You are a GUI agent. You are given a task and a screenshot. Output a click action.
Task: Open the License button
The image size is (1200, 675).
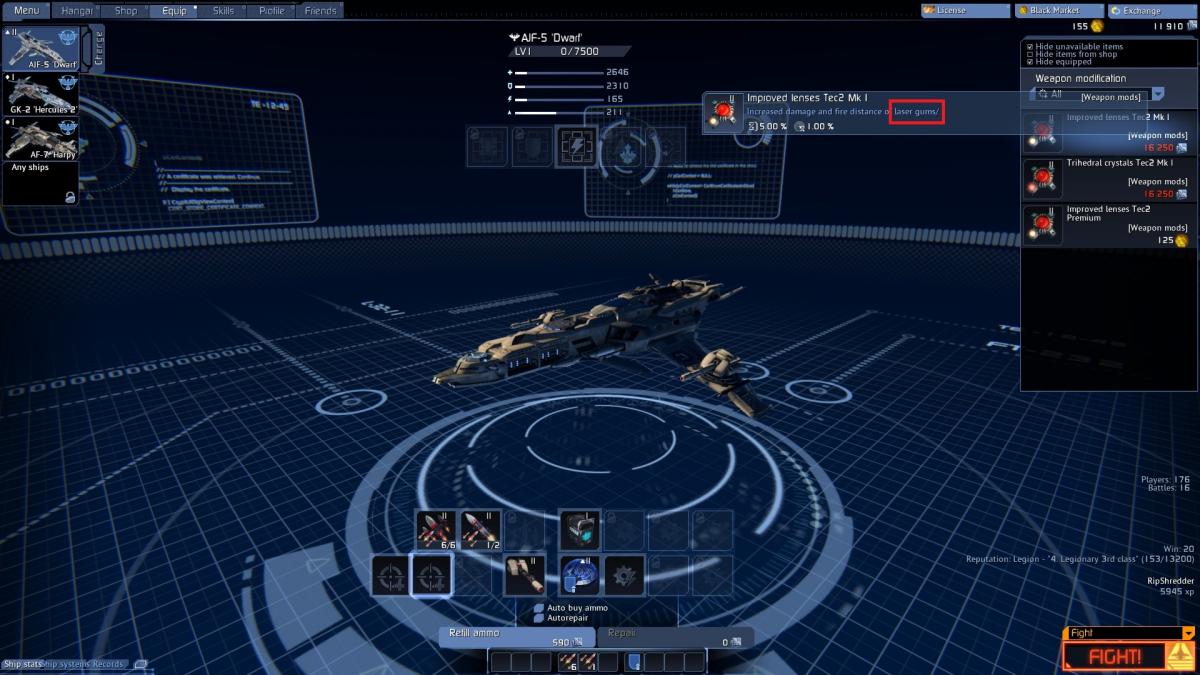[965, 11]
